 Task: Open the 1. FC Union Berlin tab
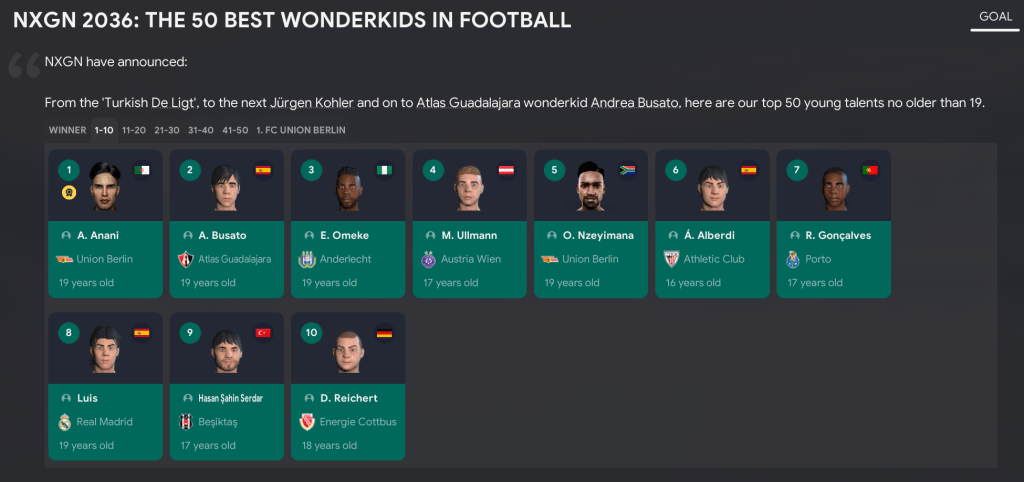coord(301,130)
